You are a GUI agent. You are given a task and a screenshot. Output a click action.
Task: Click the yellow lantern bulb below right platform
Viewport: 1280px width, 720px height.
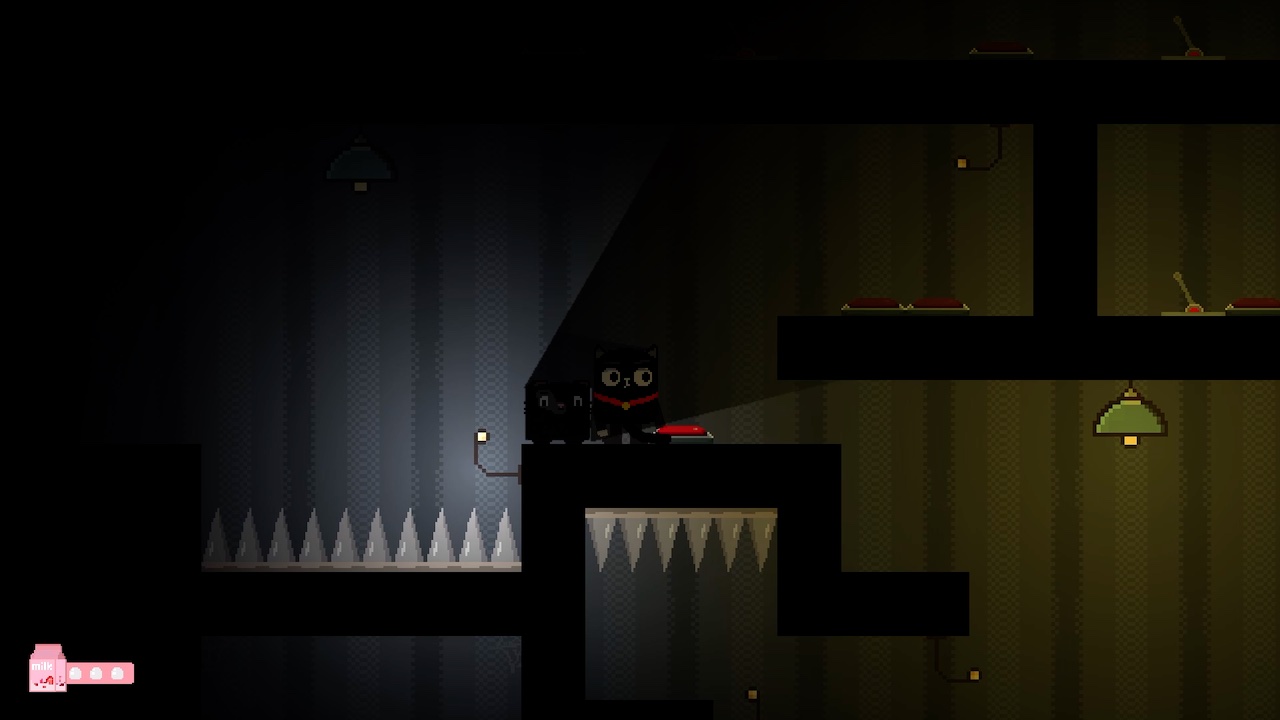974,675
